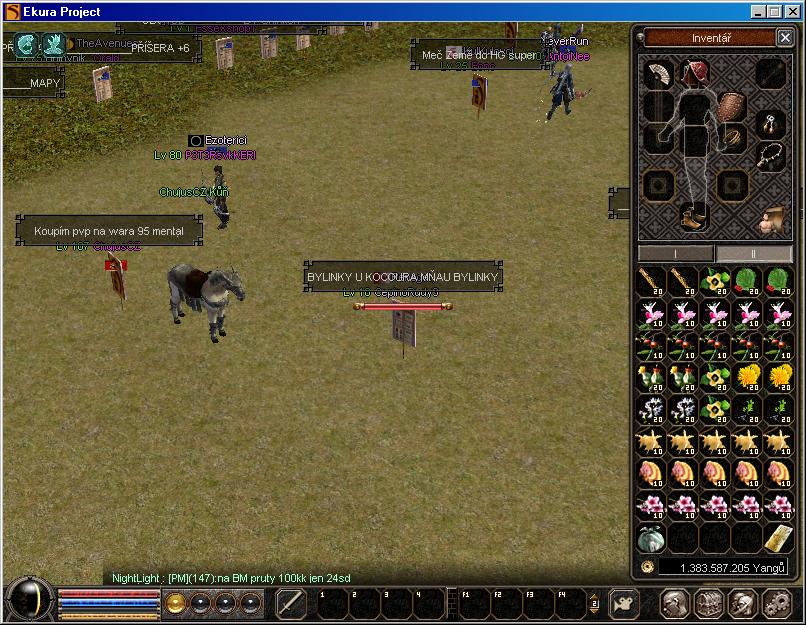The height and width of the screenshot is (625, 806).
Task: Minimize the Ekura Project window
Action: [759, 11]
